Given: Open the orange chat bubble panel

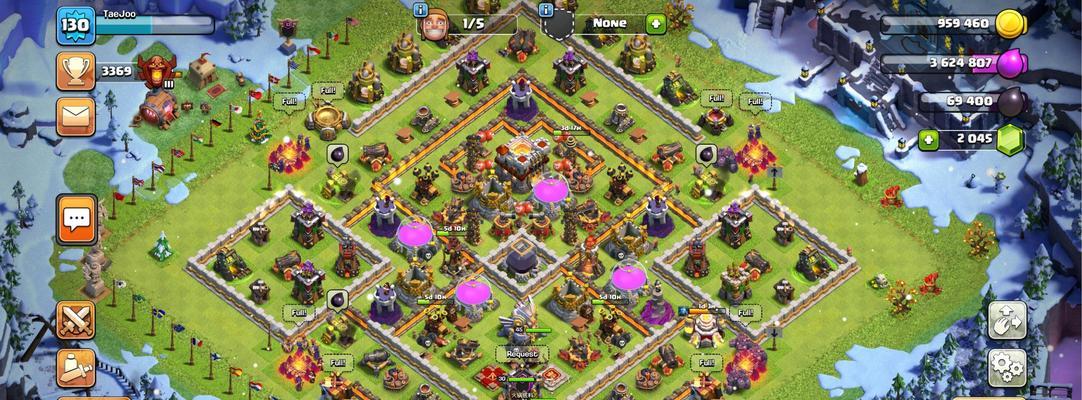Looking at the screenshot, I should click(77, 218).
